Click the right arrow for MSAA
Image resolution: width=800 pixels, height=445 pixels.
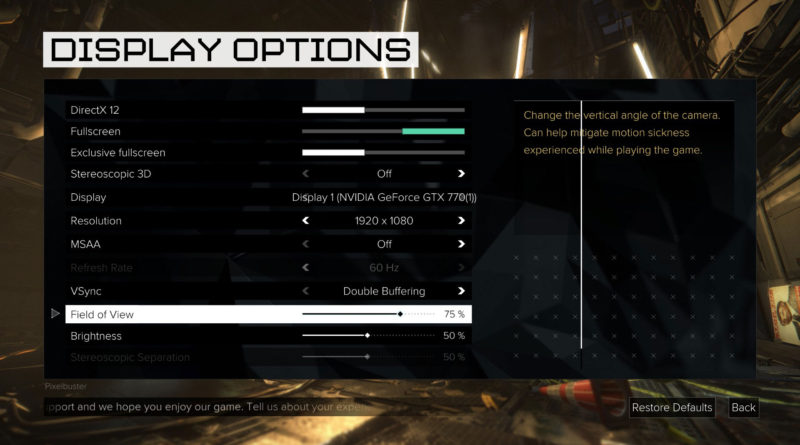tap(461, 244)
